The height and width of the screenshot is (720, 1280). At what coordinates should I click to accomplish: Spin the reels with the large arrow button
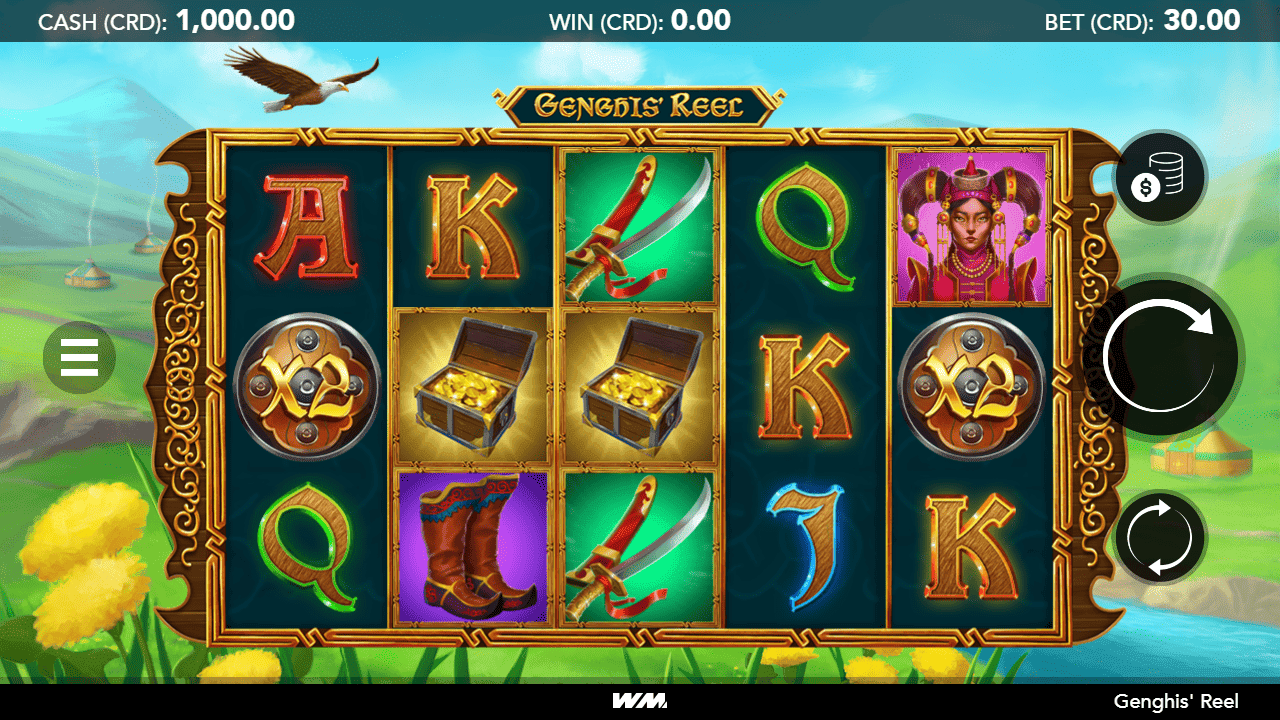[1163, 356]
